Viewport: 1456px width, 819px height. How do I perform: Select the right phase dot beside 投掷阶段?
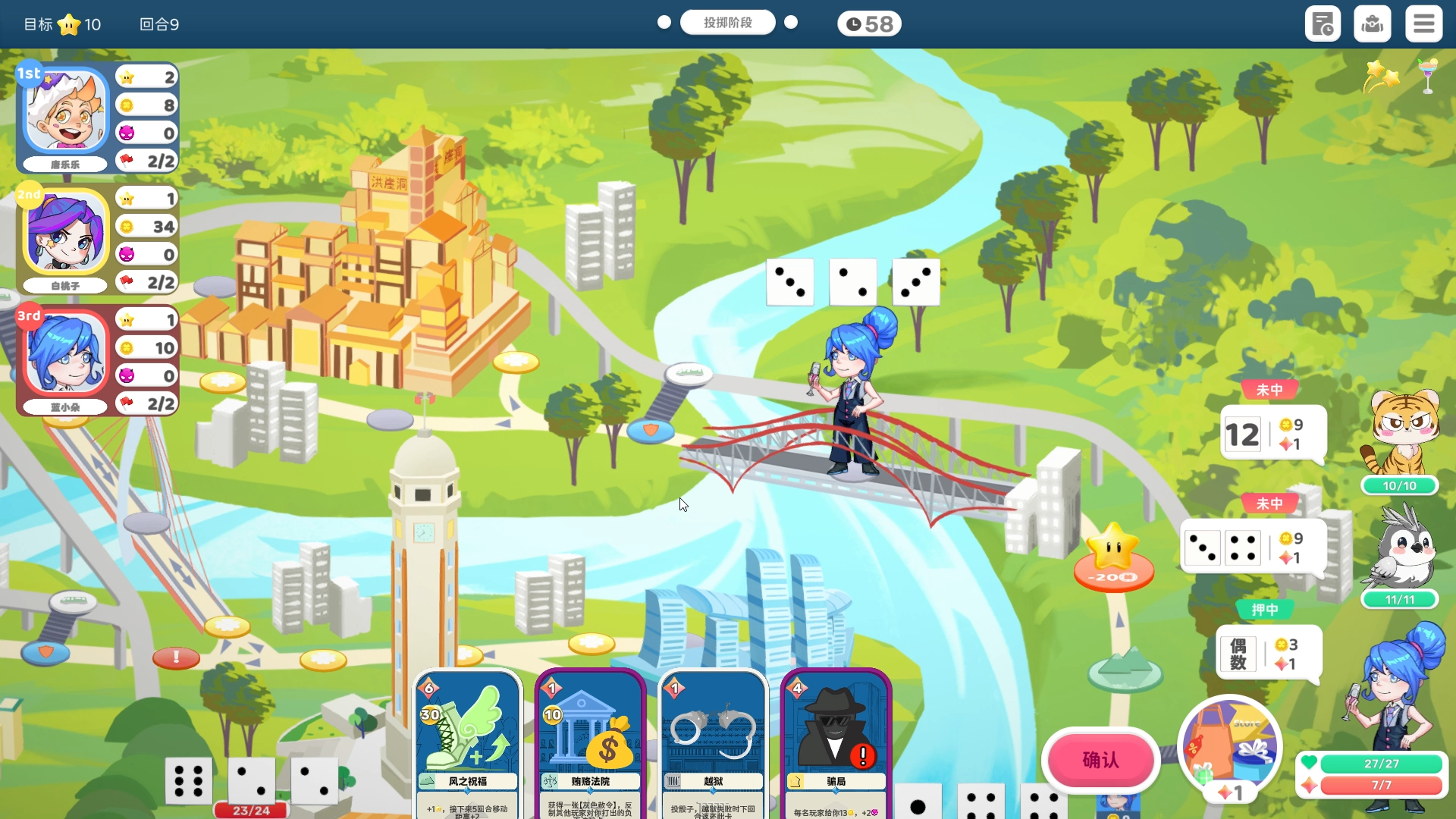click(792, 22)
